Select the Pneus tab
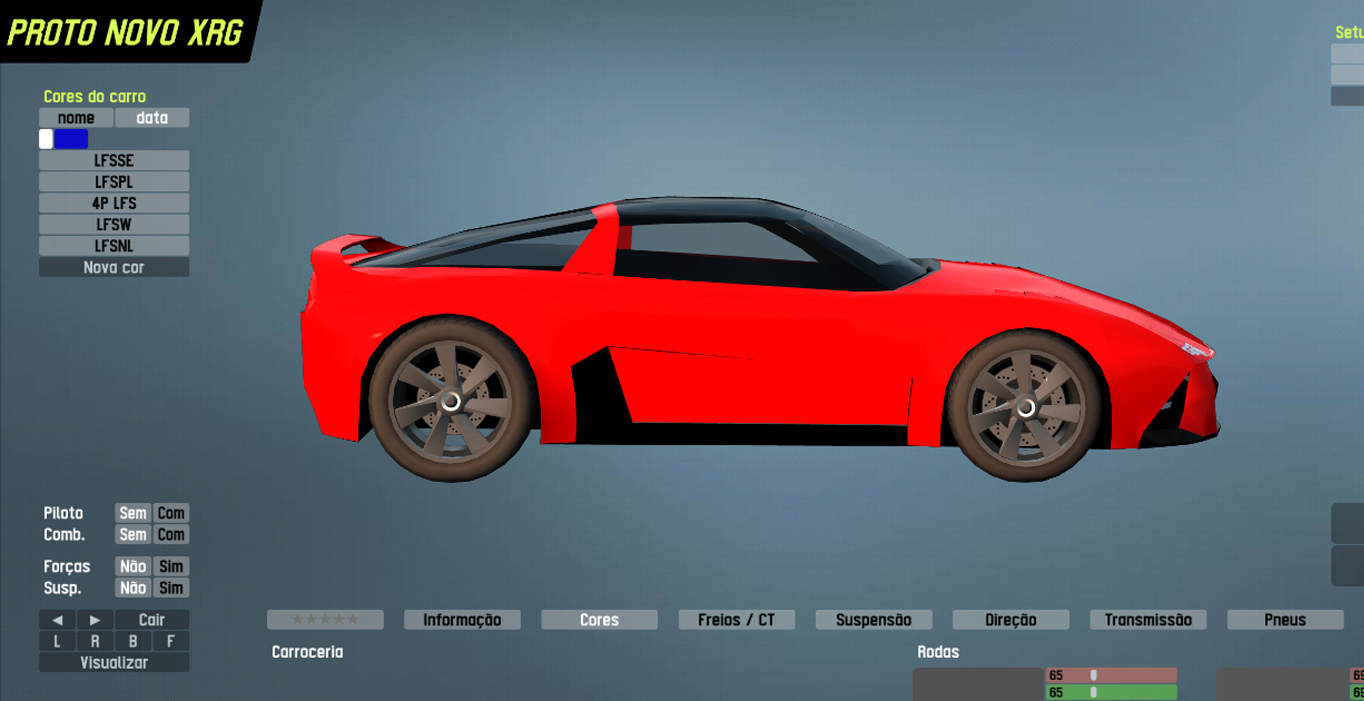The height and width of the screenshot is (701, 1364). point(1285,620)
